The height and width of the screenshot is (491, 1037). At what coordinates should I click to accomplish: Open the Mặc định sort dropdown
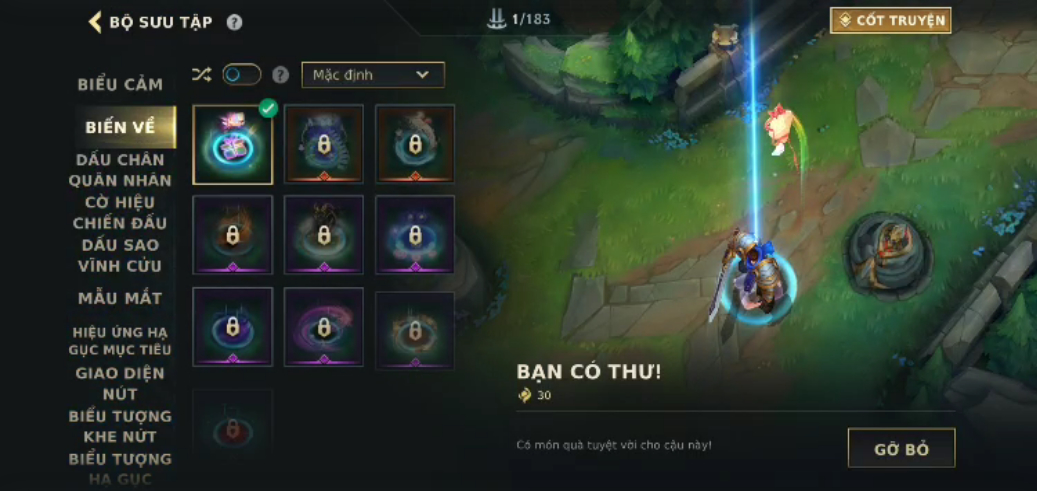(372, 75)
